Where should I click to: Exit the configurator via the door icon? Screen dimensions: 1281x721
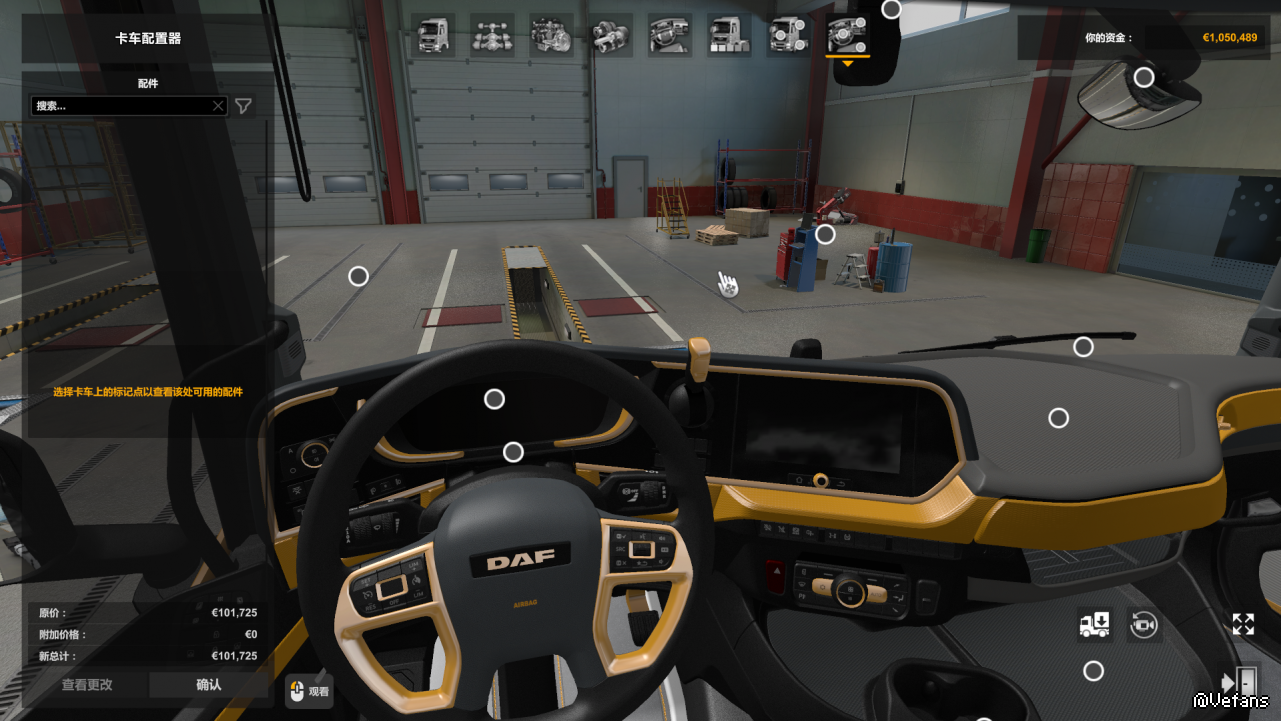(x=1240, y=681)
